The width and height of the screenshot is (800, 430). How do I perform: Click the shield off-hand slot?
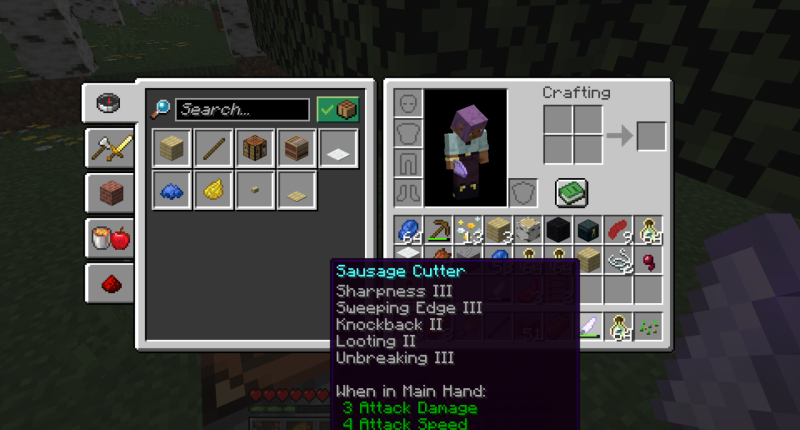tap(524, 191)
